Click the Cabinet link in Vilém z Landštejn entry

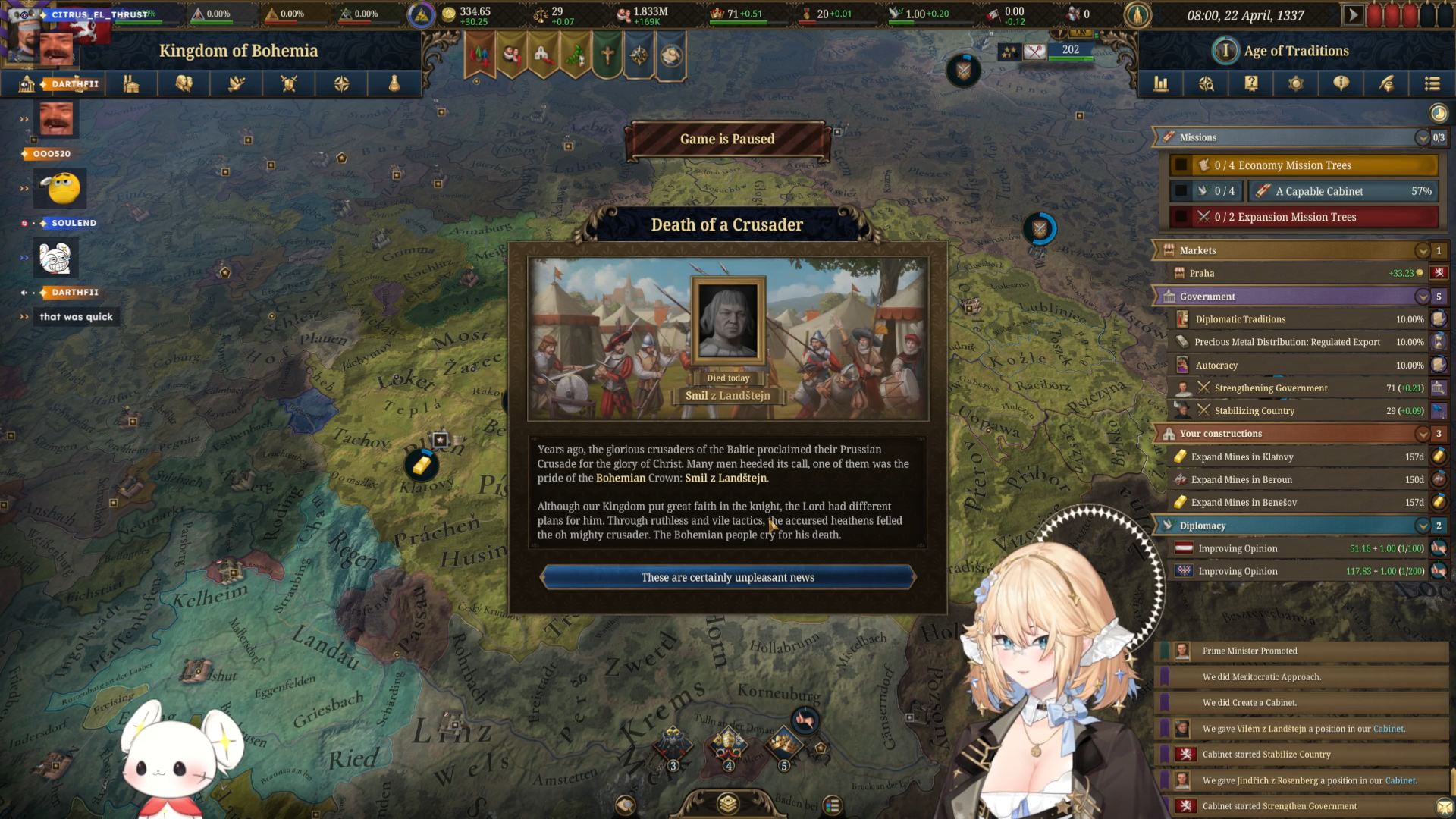coord(1388,729)
